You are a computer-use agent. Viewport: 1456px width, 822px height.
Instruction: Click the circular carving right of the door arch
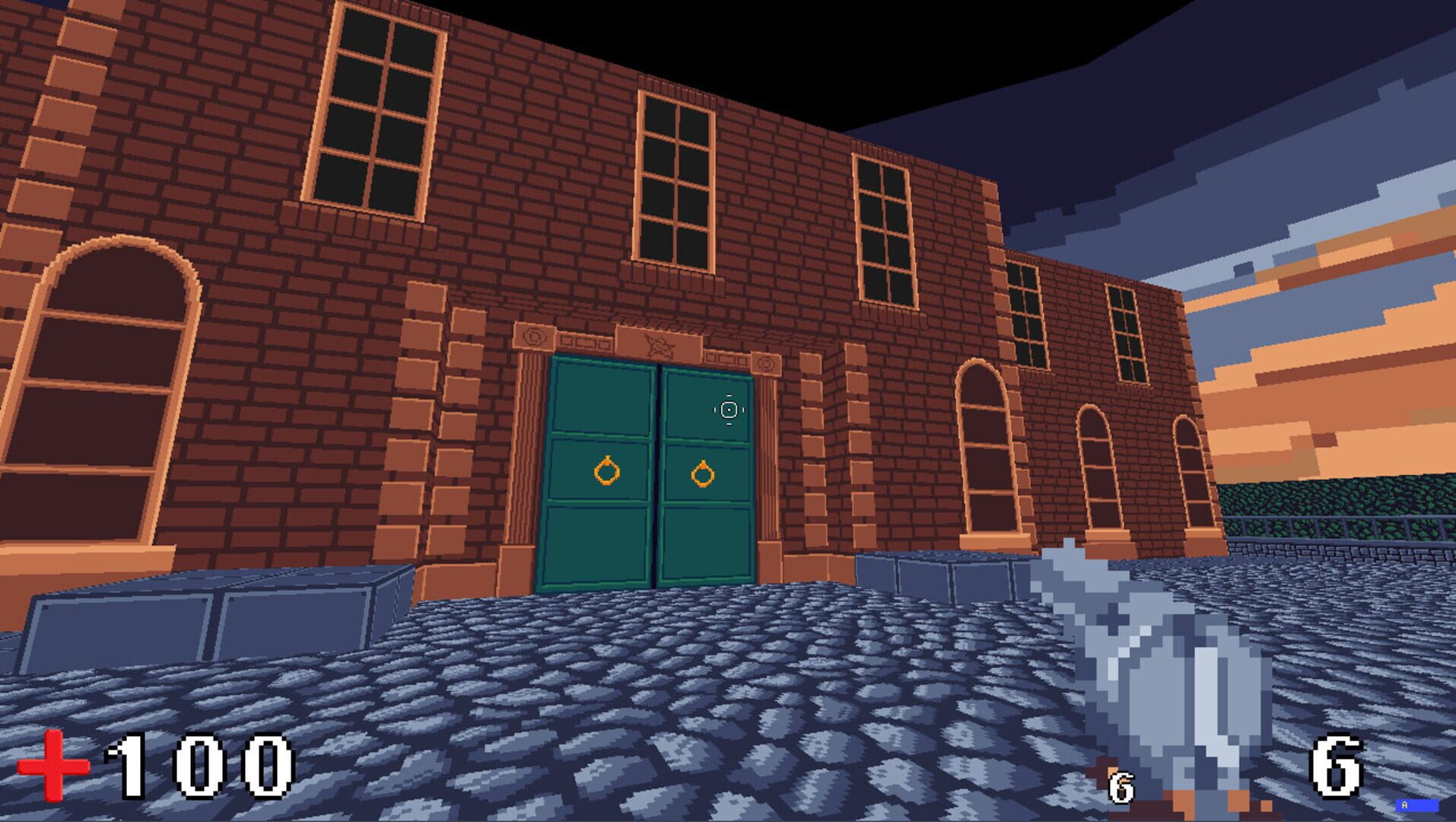pos(766,365)
